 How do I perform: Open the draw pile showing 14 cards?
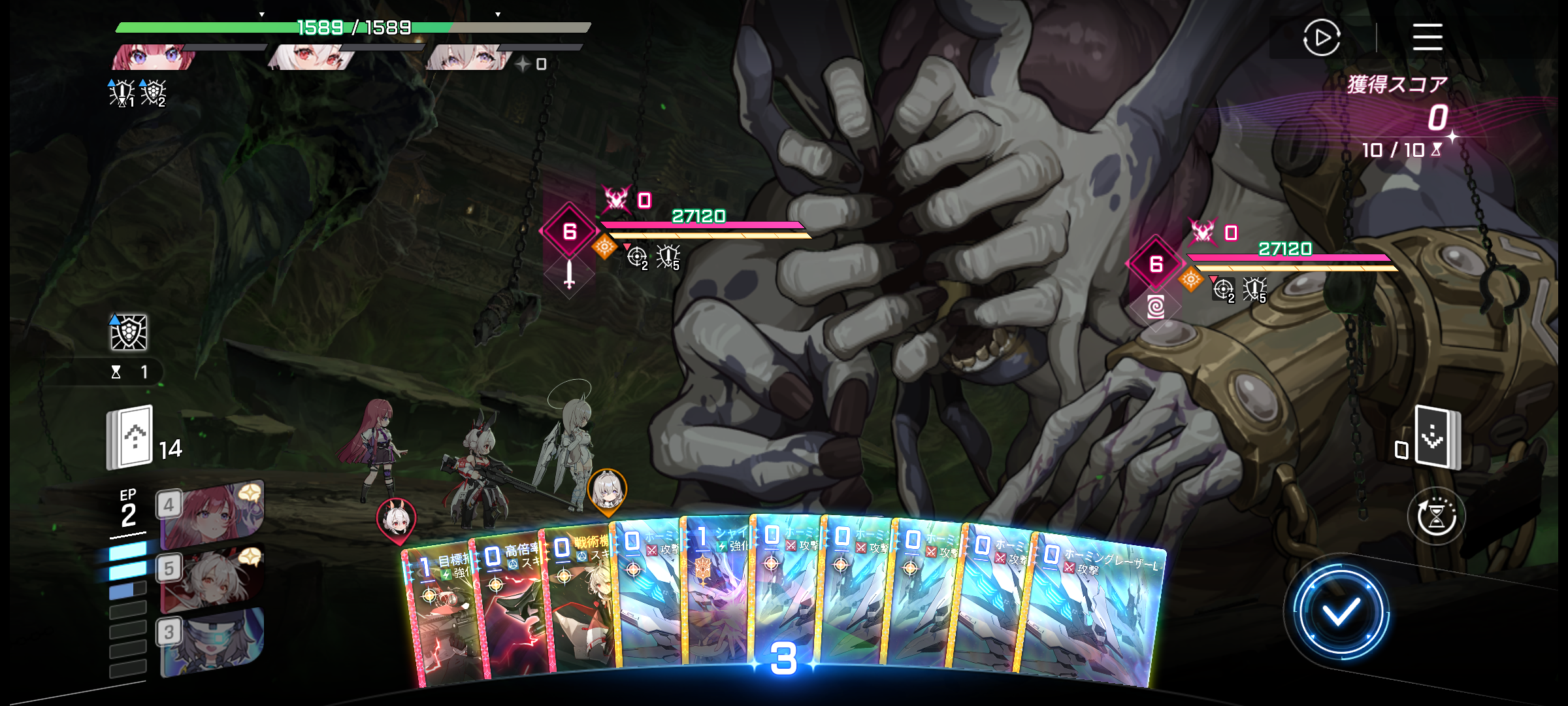click(x=131, y=437)
